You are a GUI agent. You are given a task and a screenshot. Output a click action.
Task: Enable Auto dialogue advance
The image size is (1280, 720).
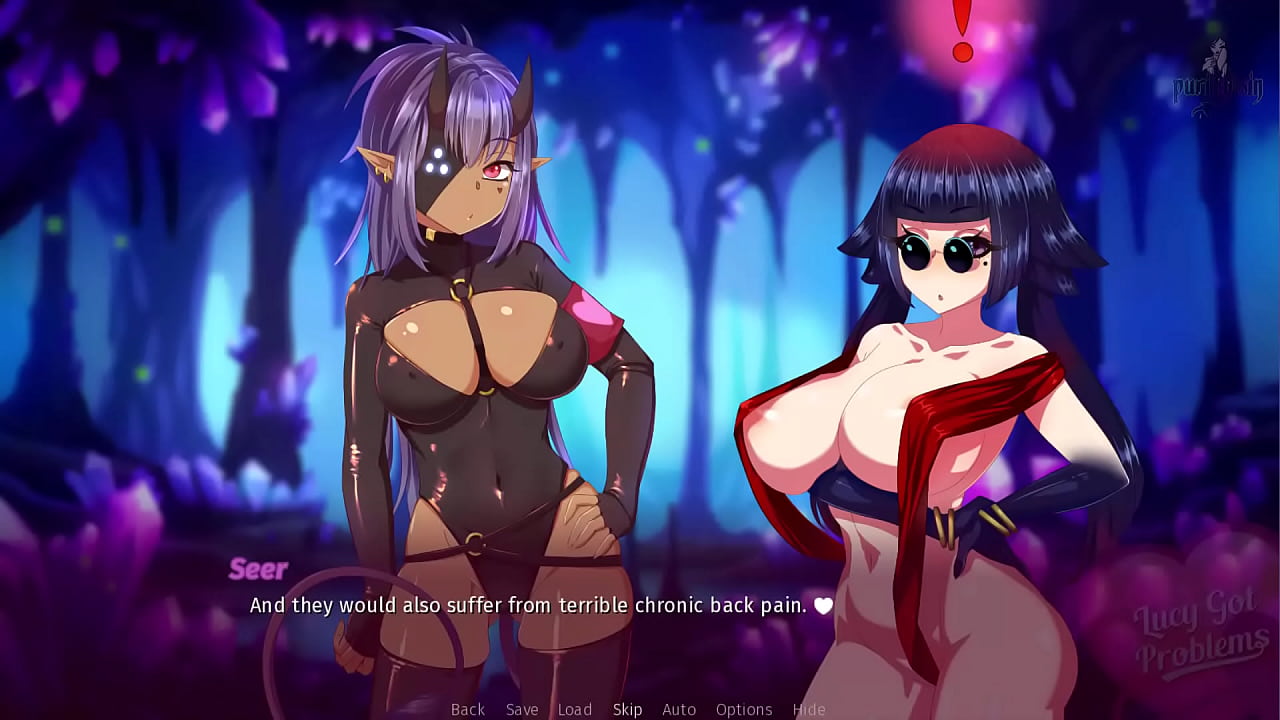pyautogui.click(x=679, y=709)
